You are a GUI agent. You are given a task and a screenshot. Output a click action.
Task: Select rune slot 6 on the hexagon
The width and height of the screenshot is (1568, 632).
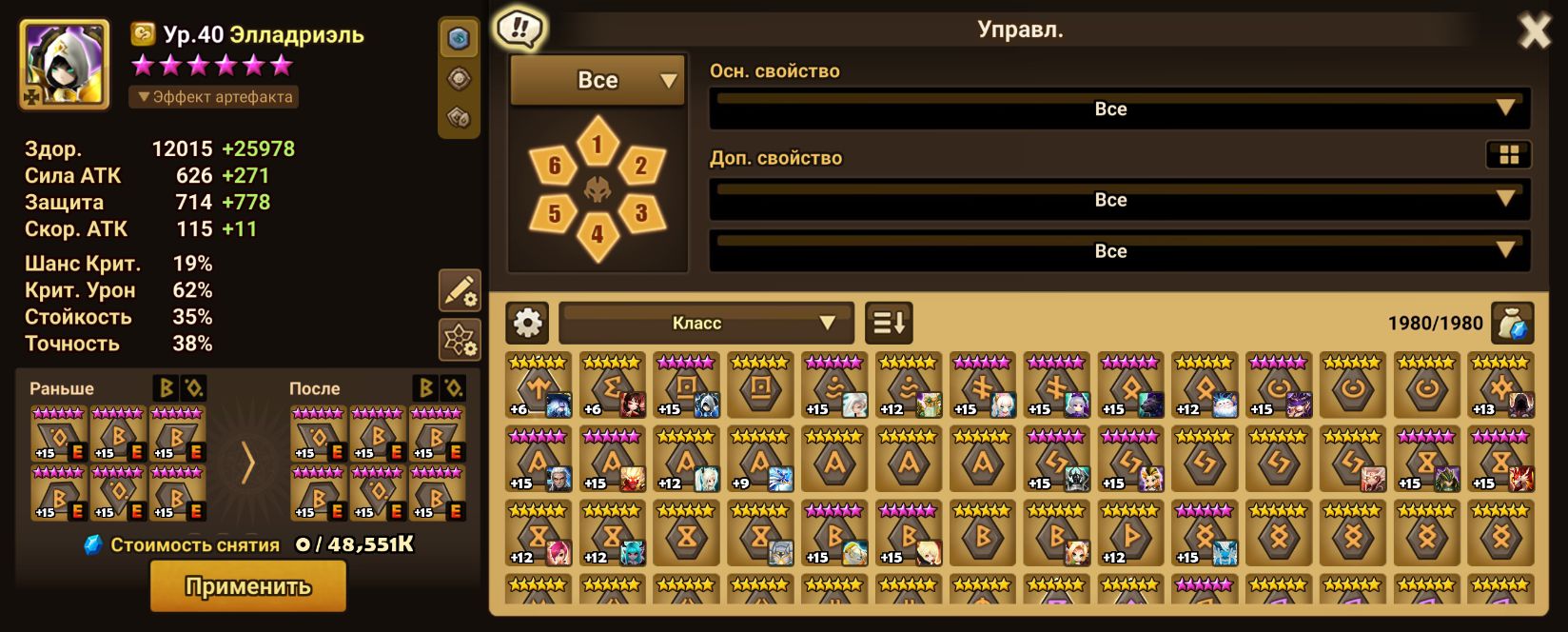[x=555, y=168]
